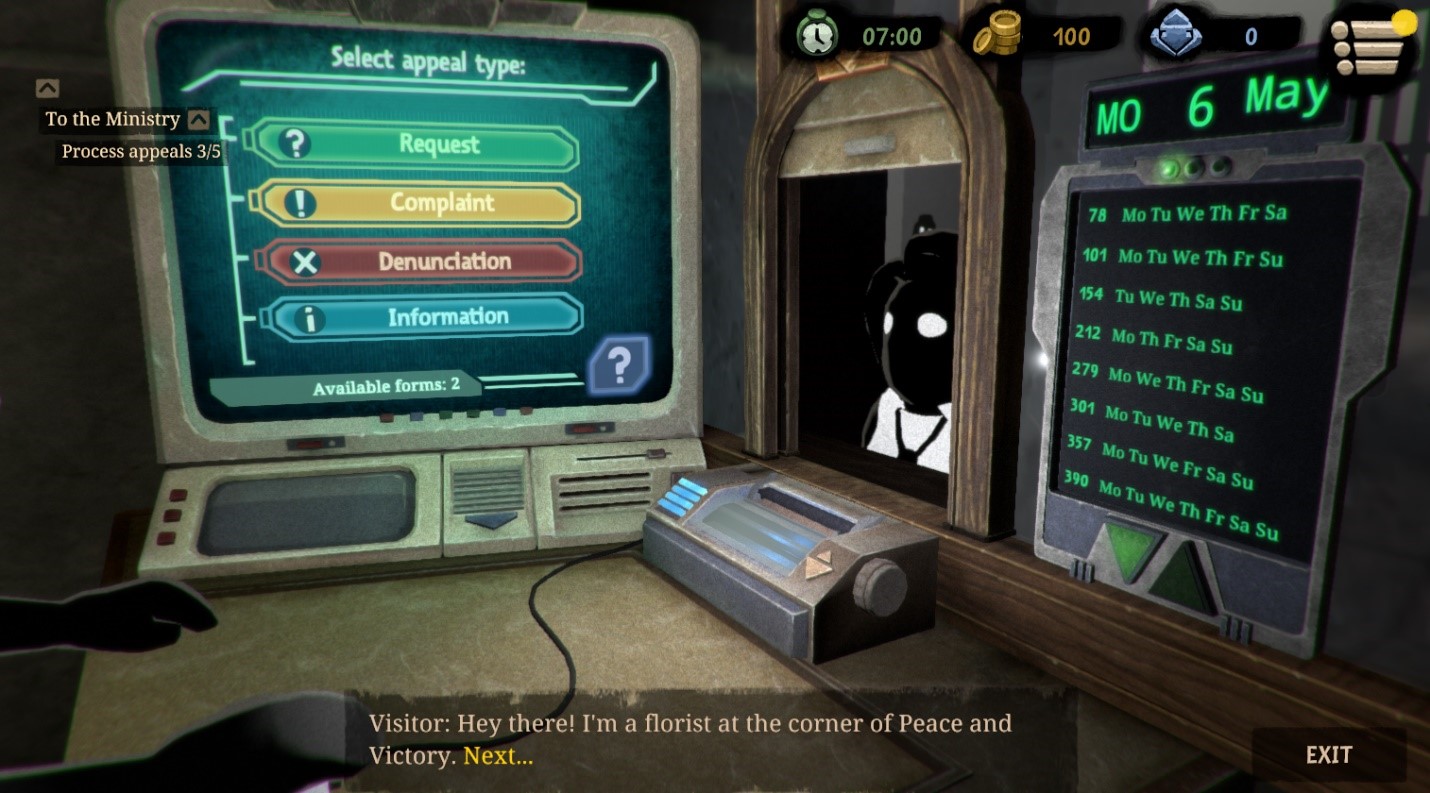Collapse the quest tracker panel arrow

47,88
